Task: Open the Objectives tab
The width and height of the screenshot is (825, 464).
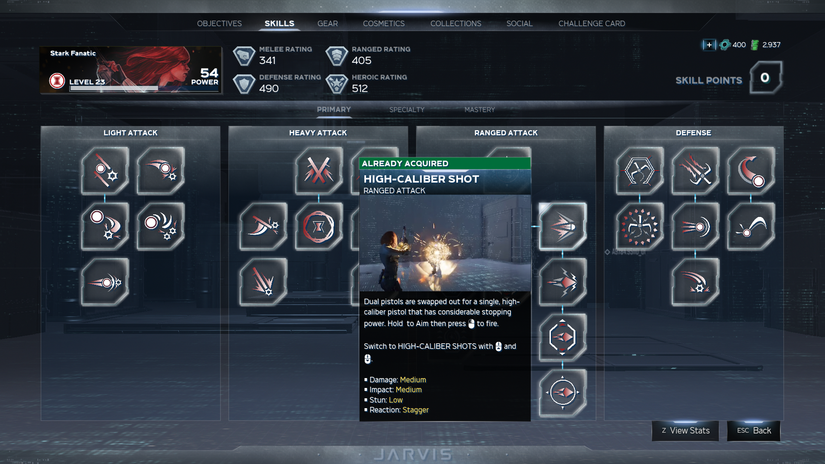Action: point(219,23)
